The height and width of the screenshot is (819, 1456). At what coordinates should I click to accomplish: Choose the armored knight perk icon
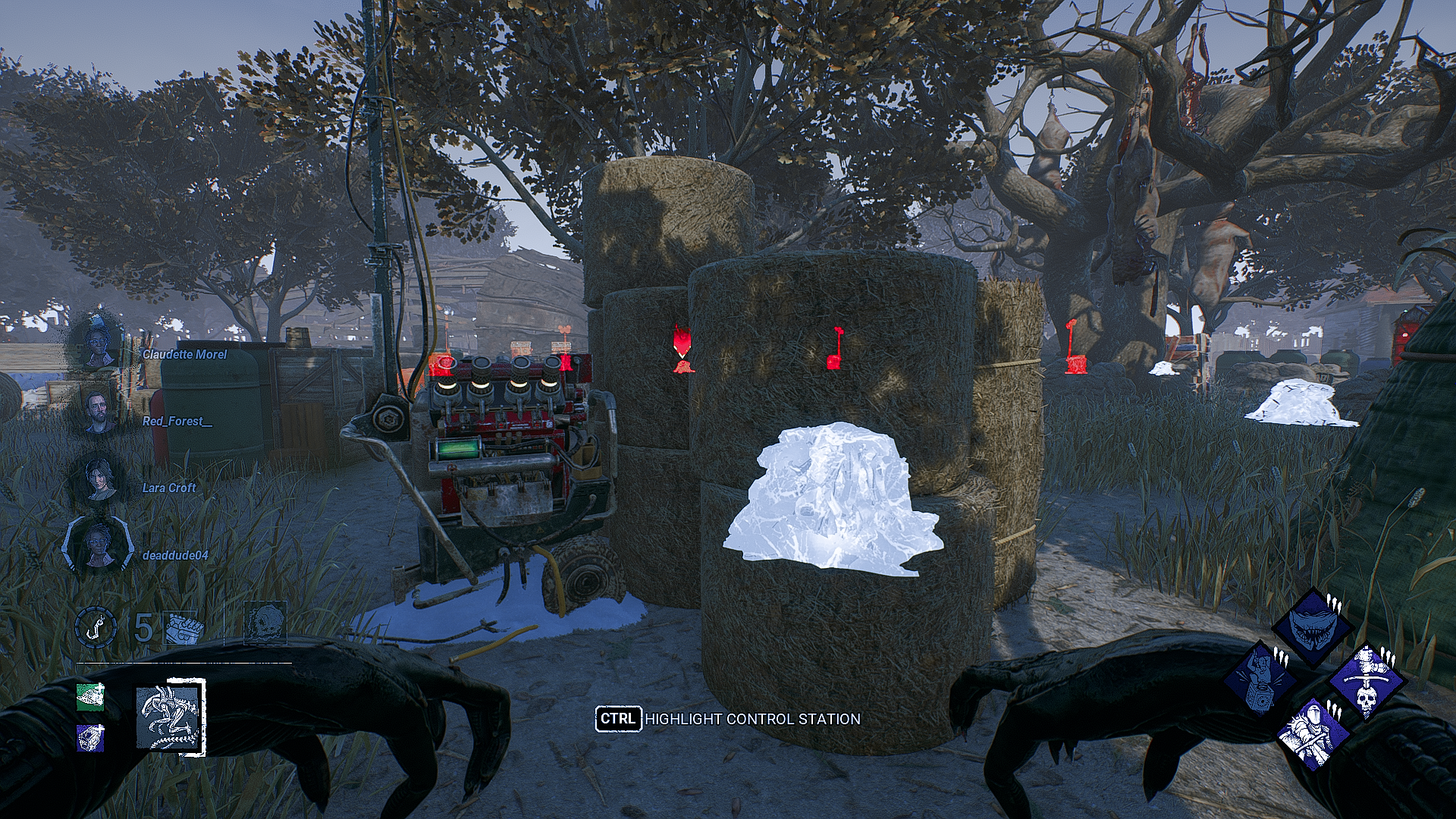(1313, 733)
